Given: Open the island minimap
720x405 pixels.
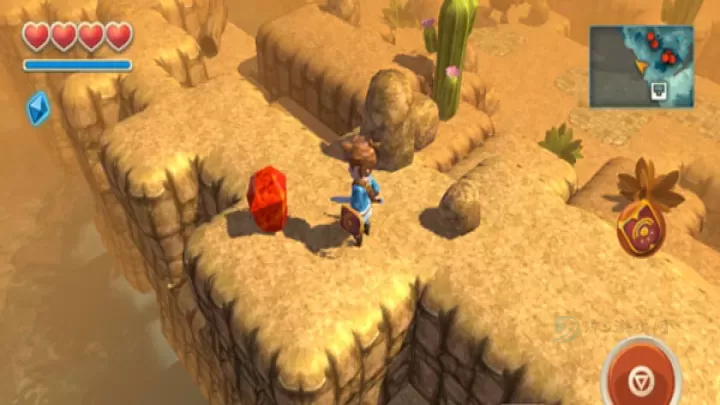Looking at the screenshot, I should (x=641, y=66).
